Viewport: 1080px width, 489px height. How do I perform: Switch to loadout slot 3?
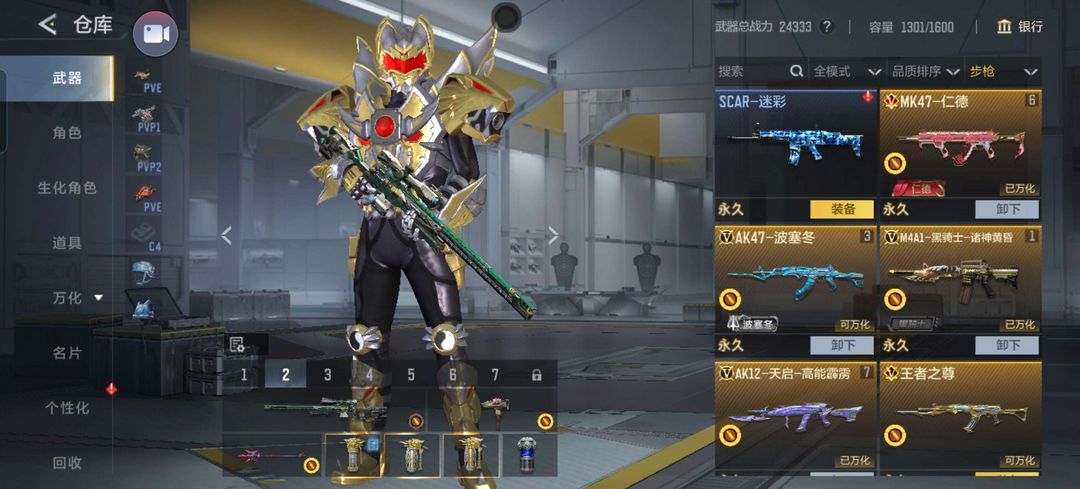click(327, 375)
